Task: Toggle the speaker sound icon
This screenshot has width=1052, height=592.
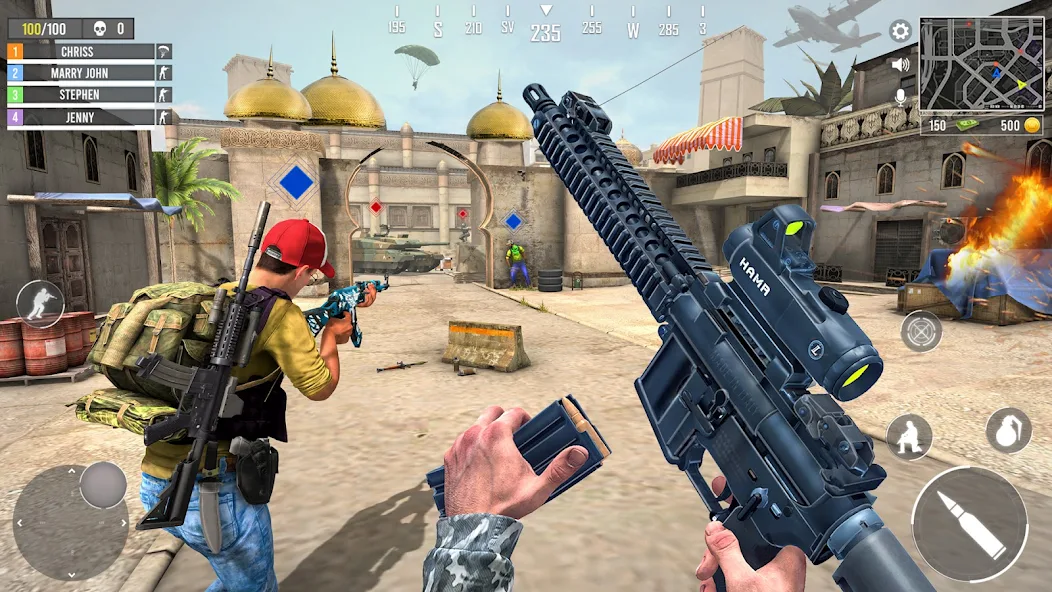Action: (x=900, y=65)
